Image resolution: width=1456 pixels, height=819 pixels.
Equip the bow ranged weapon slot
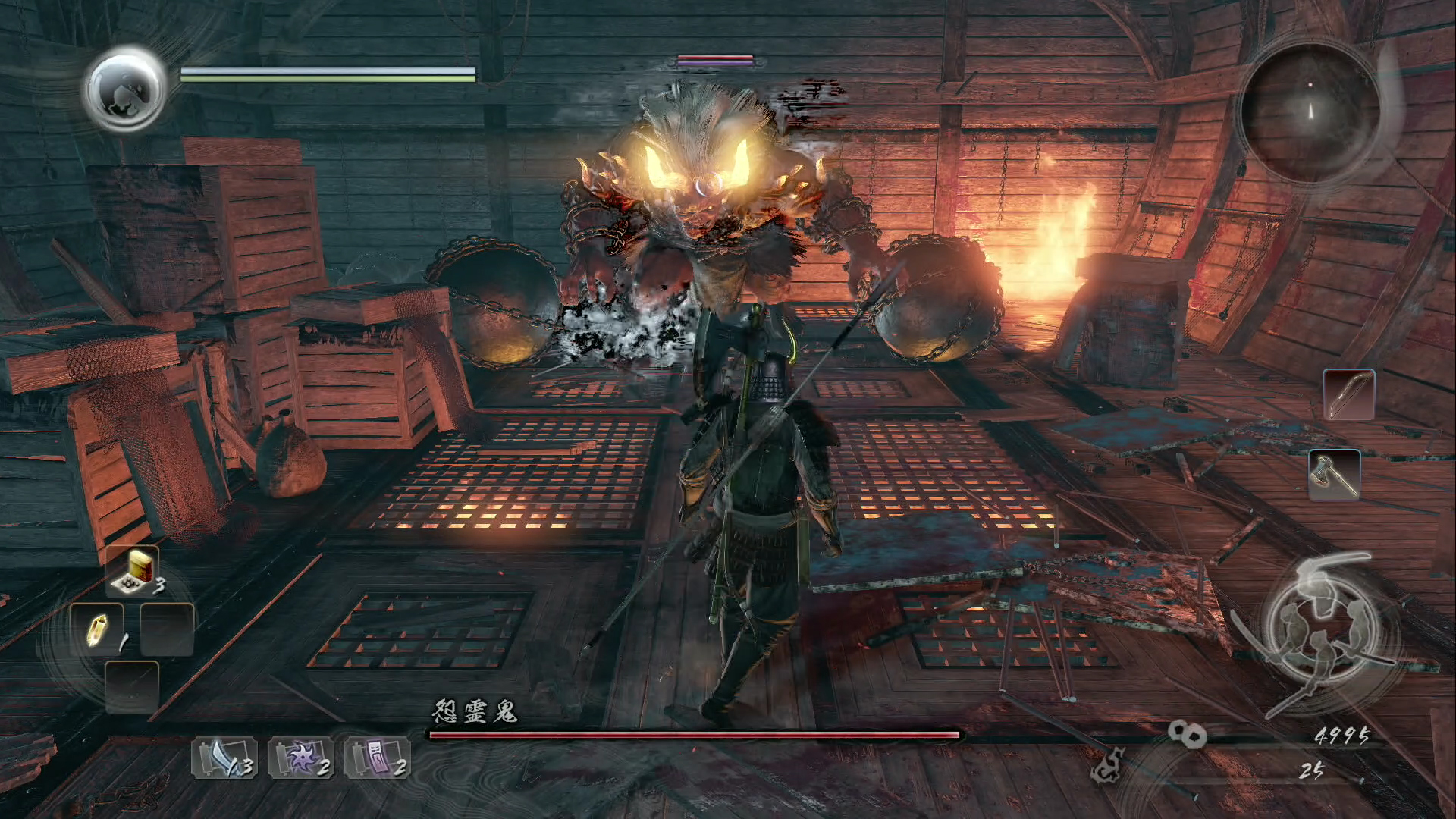tap(1349, 394)
